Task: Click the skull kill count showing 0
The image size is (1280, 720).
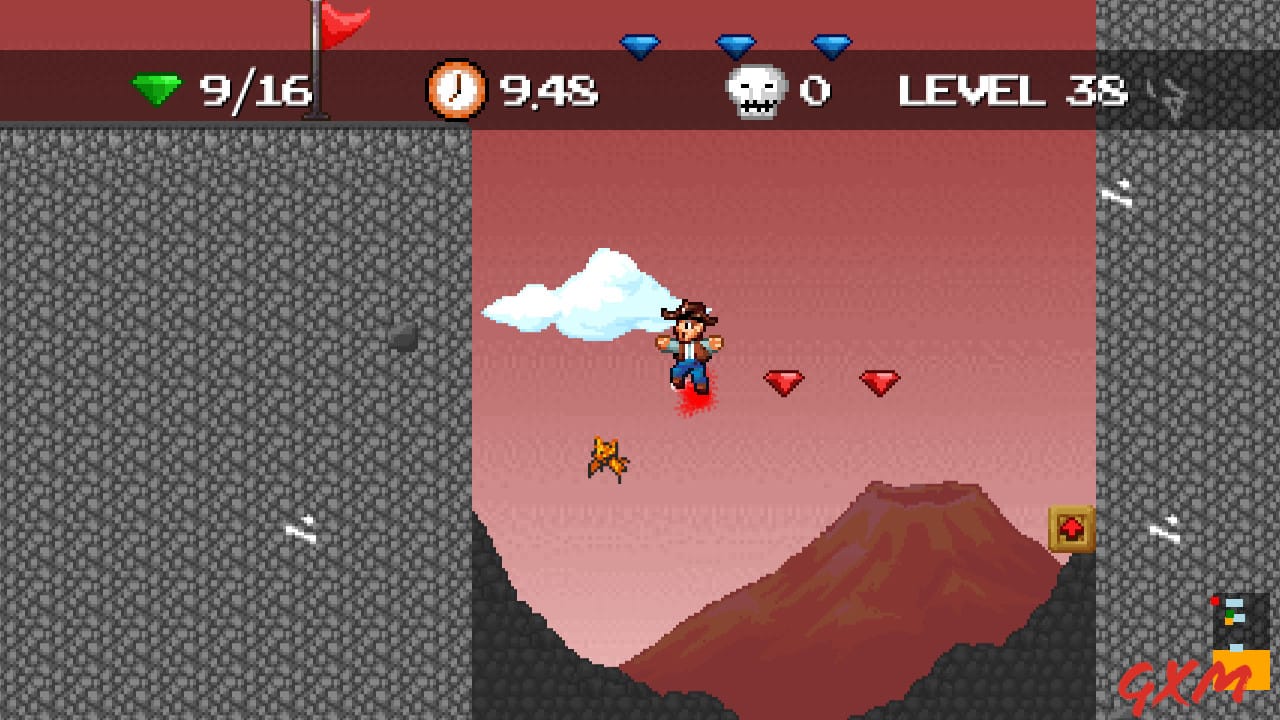Action: point(815,90)
